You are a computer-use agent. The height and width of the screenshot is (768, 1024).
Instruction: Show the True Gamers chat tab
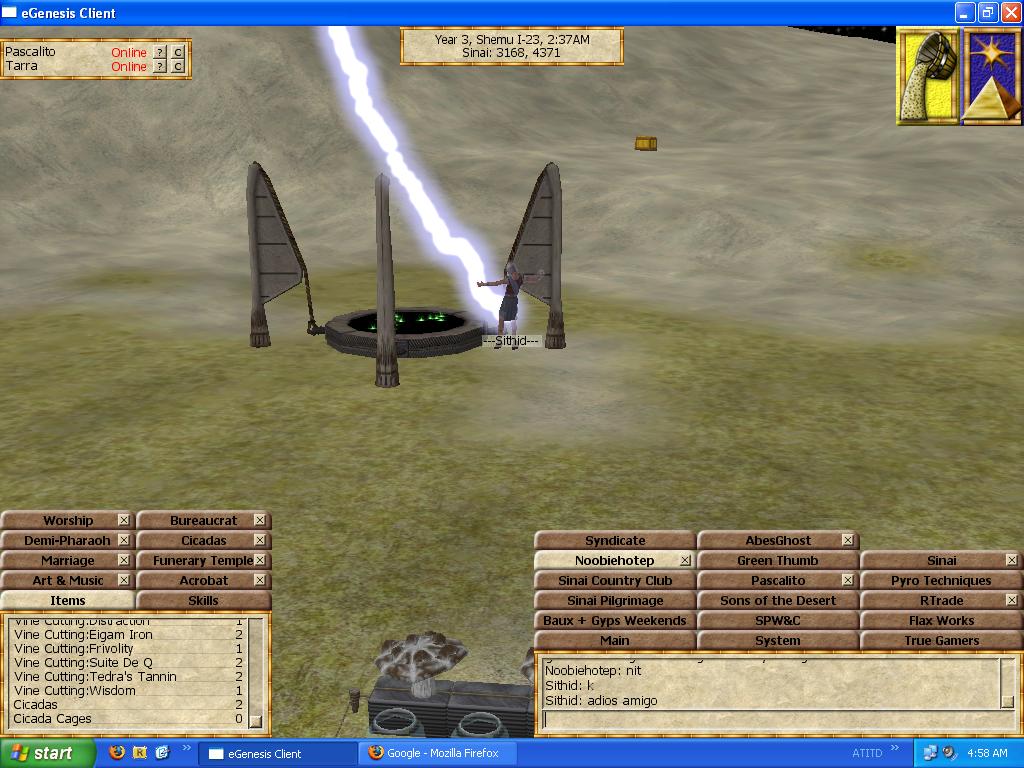point(940,640)
